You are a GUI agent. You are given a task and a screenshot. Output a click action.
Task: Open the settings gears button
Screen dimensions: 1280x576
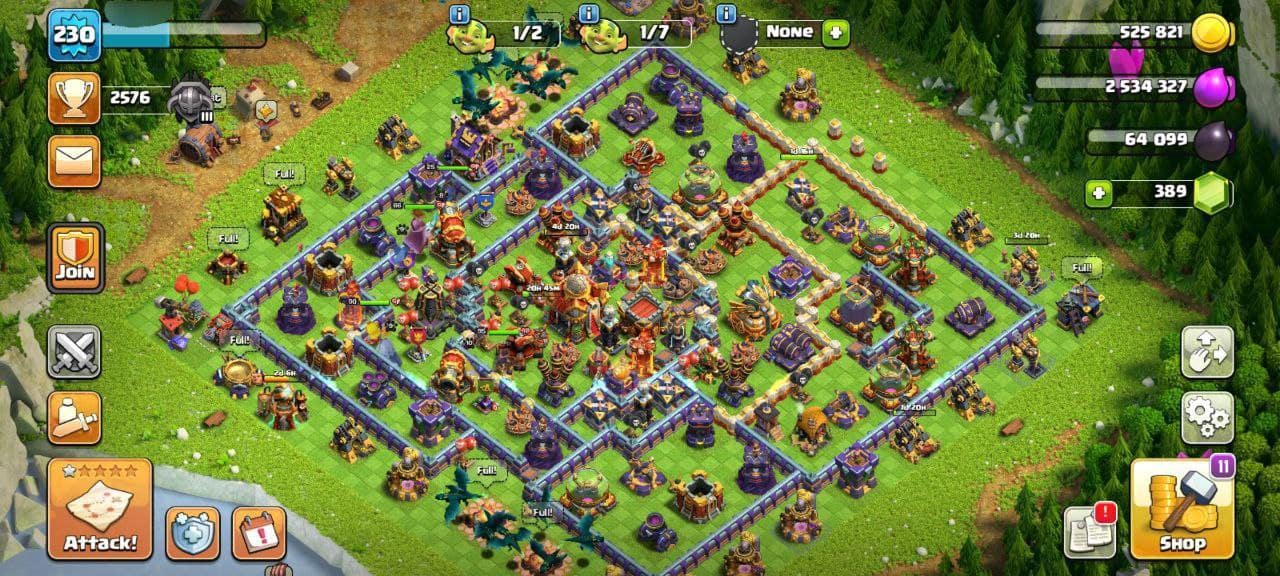coord(1207,417)
